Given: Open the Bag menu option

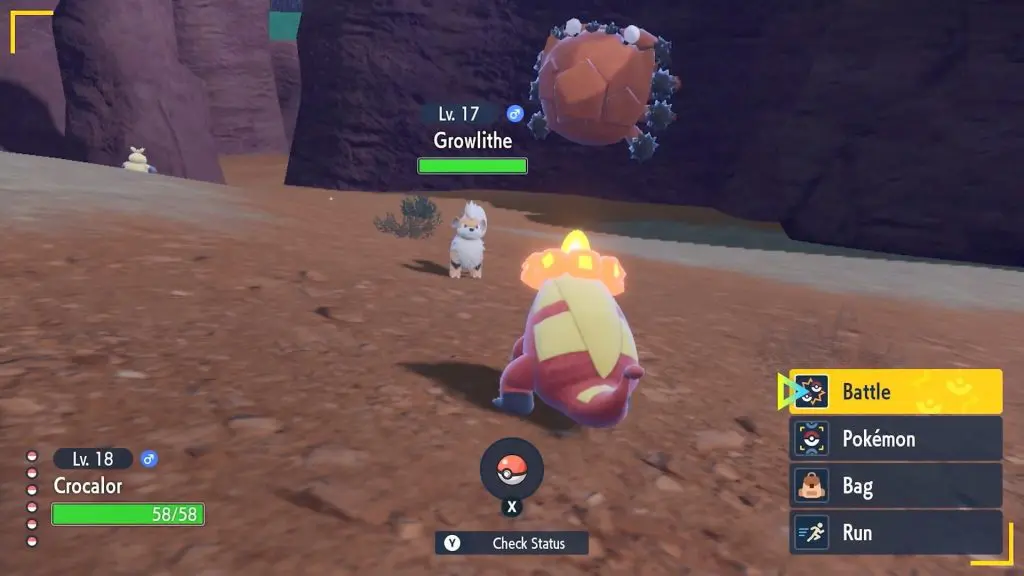Looking at the screenshot, I should coord(896,486).
